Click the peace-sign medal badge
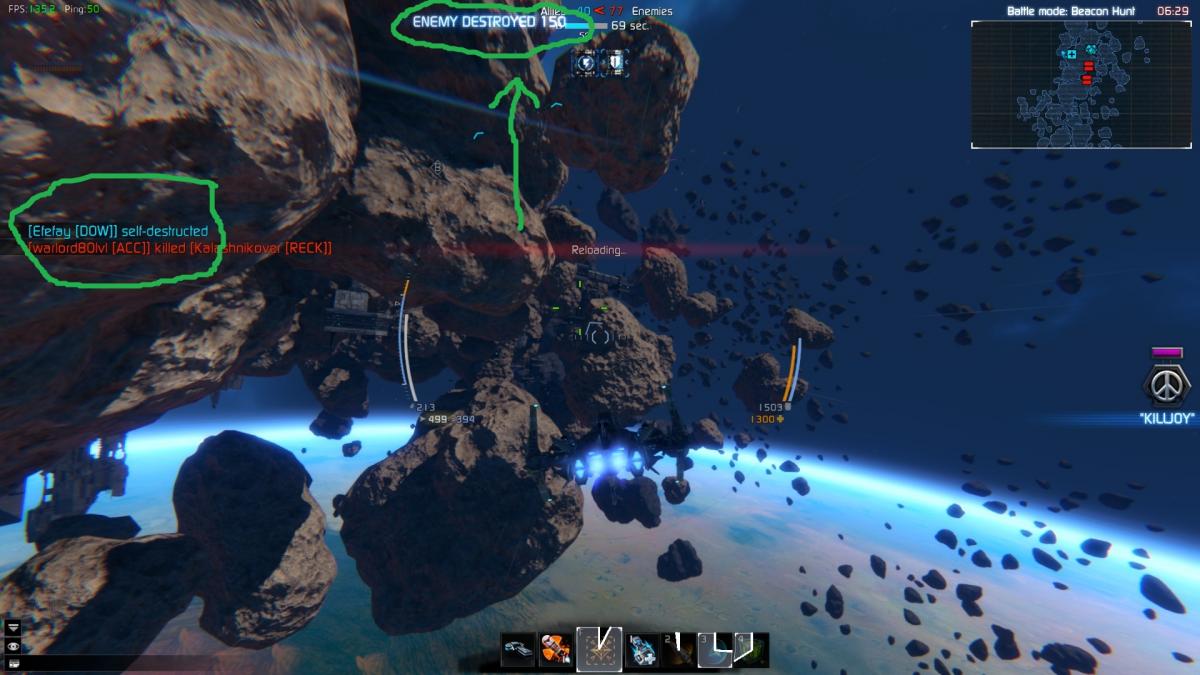This screenshot has height=675, width=1200. (x=1167, y=383)
